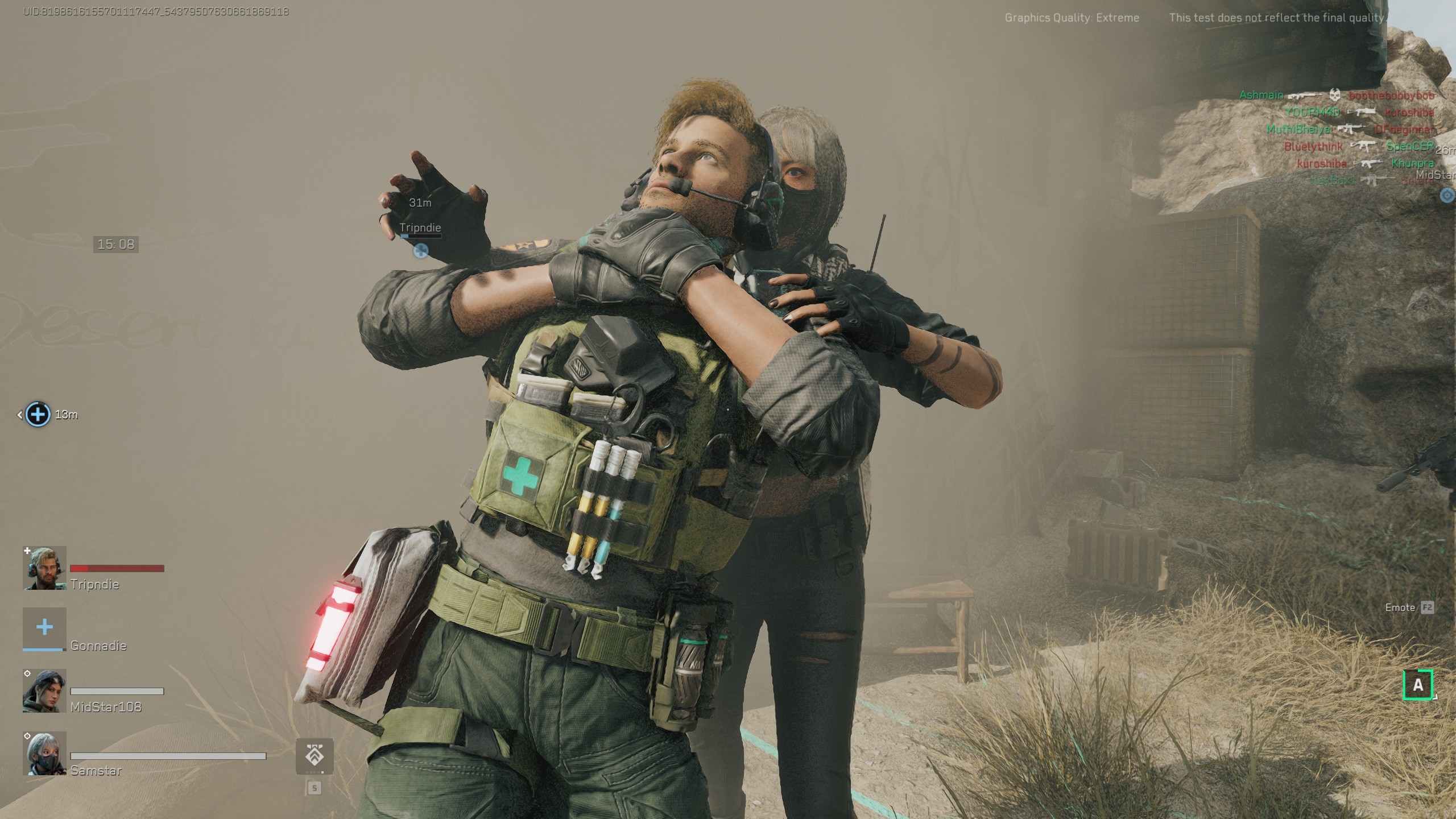Click the objective A marker
This screenshot has height=819, width=1456.
(1418, 684)
